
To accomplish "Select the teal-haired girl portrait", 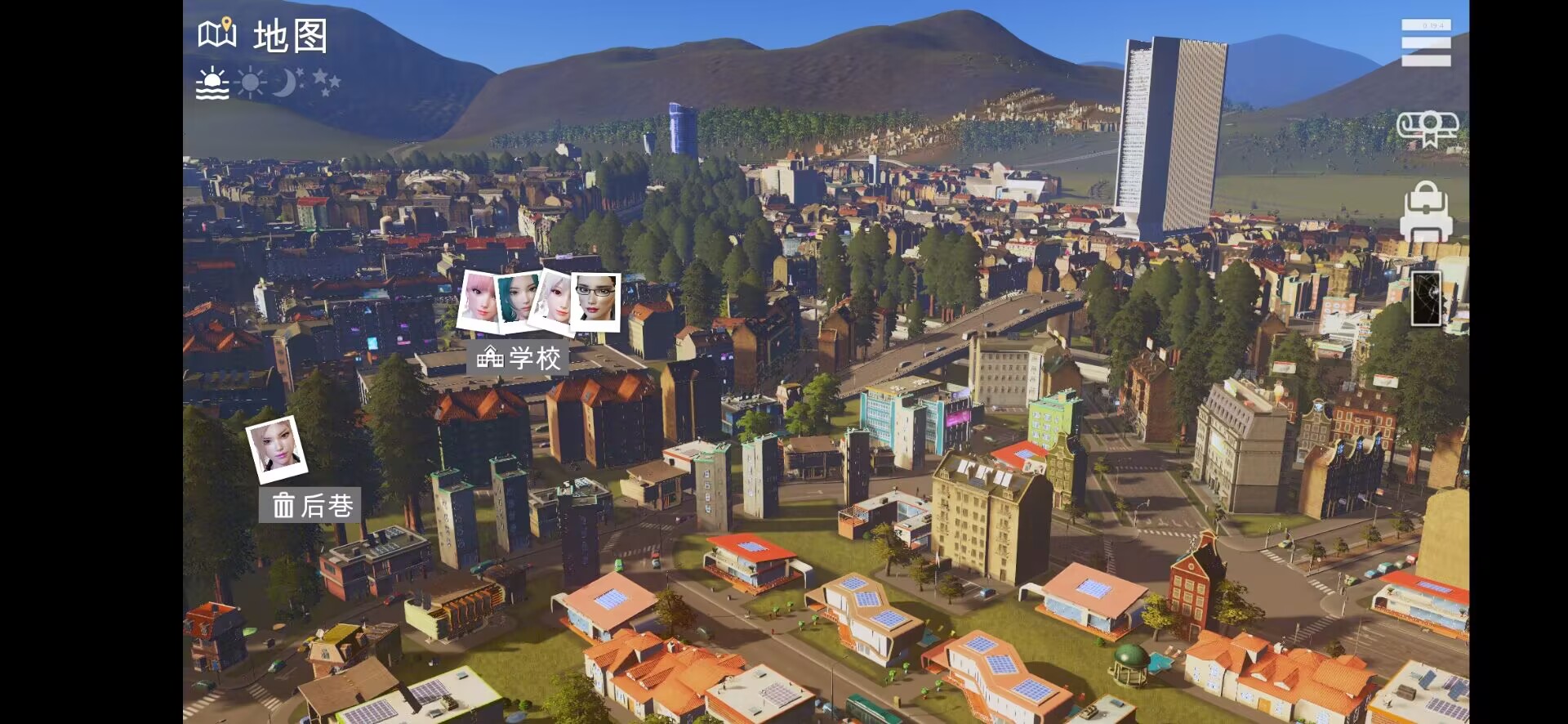I will pos(519,300).
